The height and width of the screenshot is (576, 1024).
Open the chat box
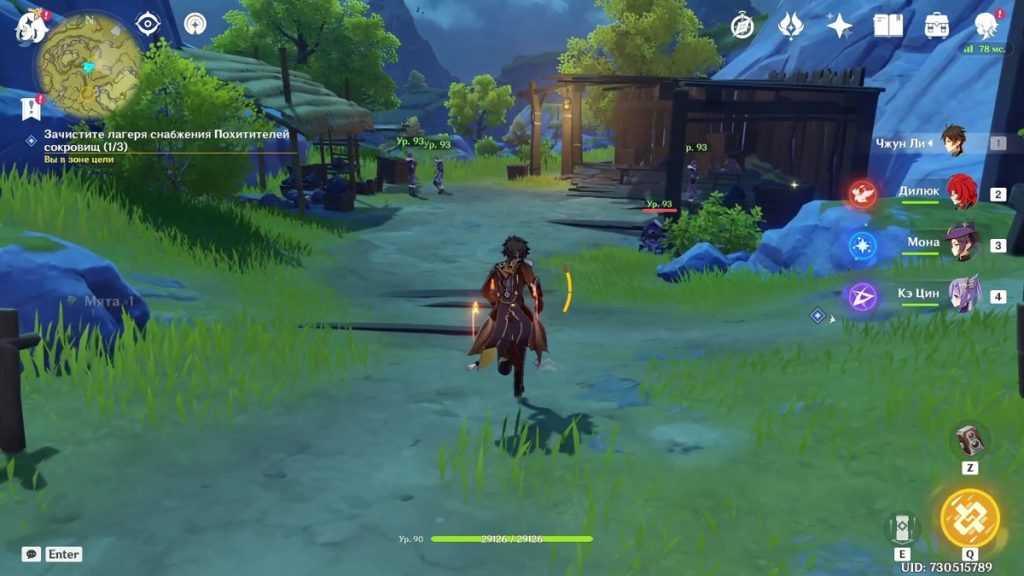coord(31,553)
